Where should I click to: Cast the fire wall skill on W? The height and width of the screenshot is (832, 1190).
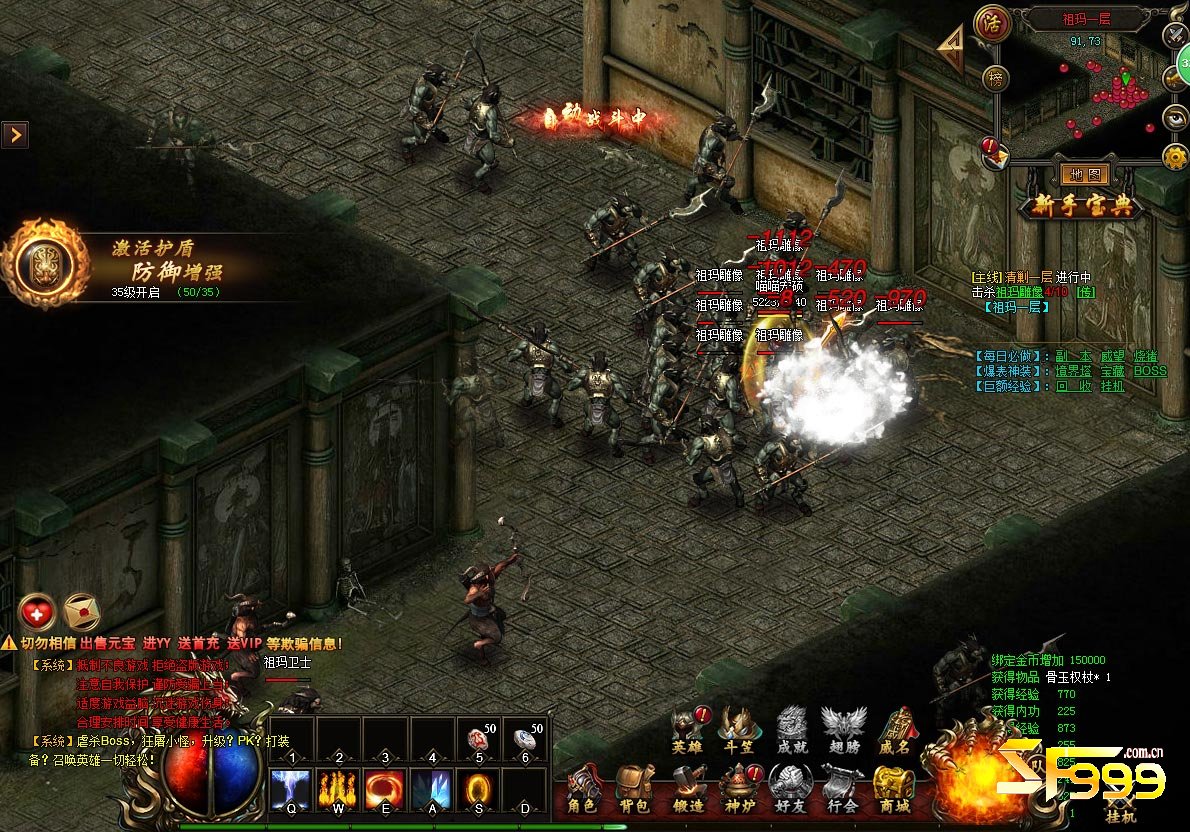[338, 788]
